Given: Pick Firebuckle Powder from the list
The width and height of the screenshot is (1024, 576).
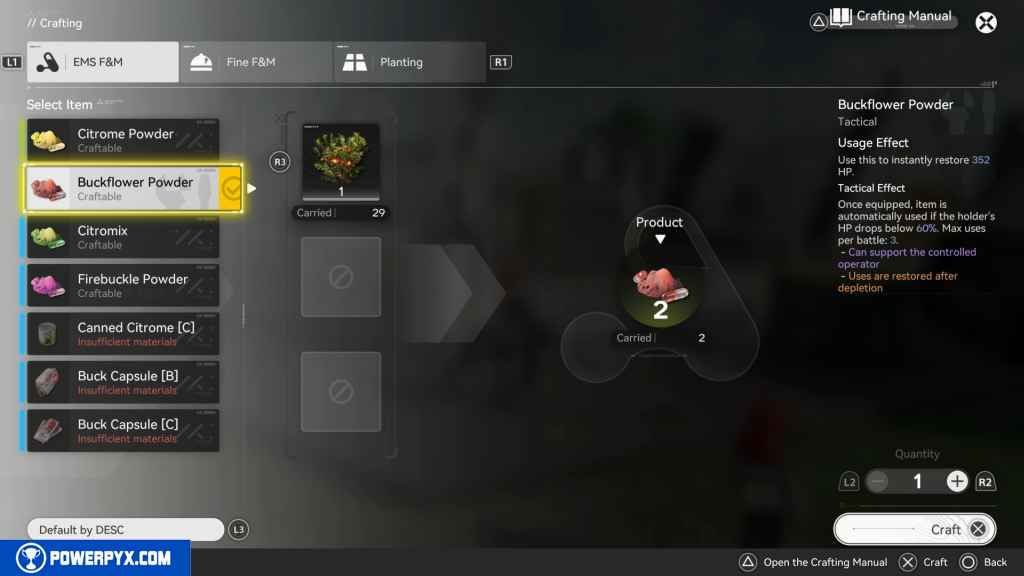Looking at the screenshot, I should pyautogui.click(x=123, y=285).
